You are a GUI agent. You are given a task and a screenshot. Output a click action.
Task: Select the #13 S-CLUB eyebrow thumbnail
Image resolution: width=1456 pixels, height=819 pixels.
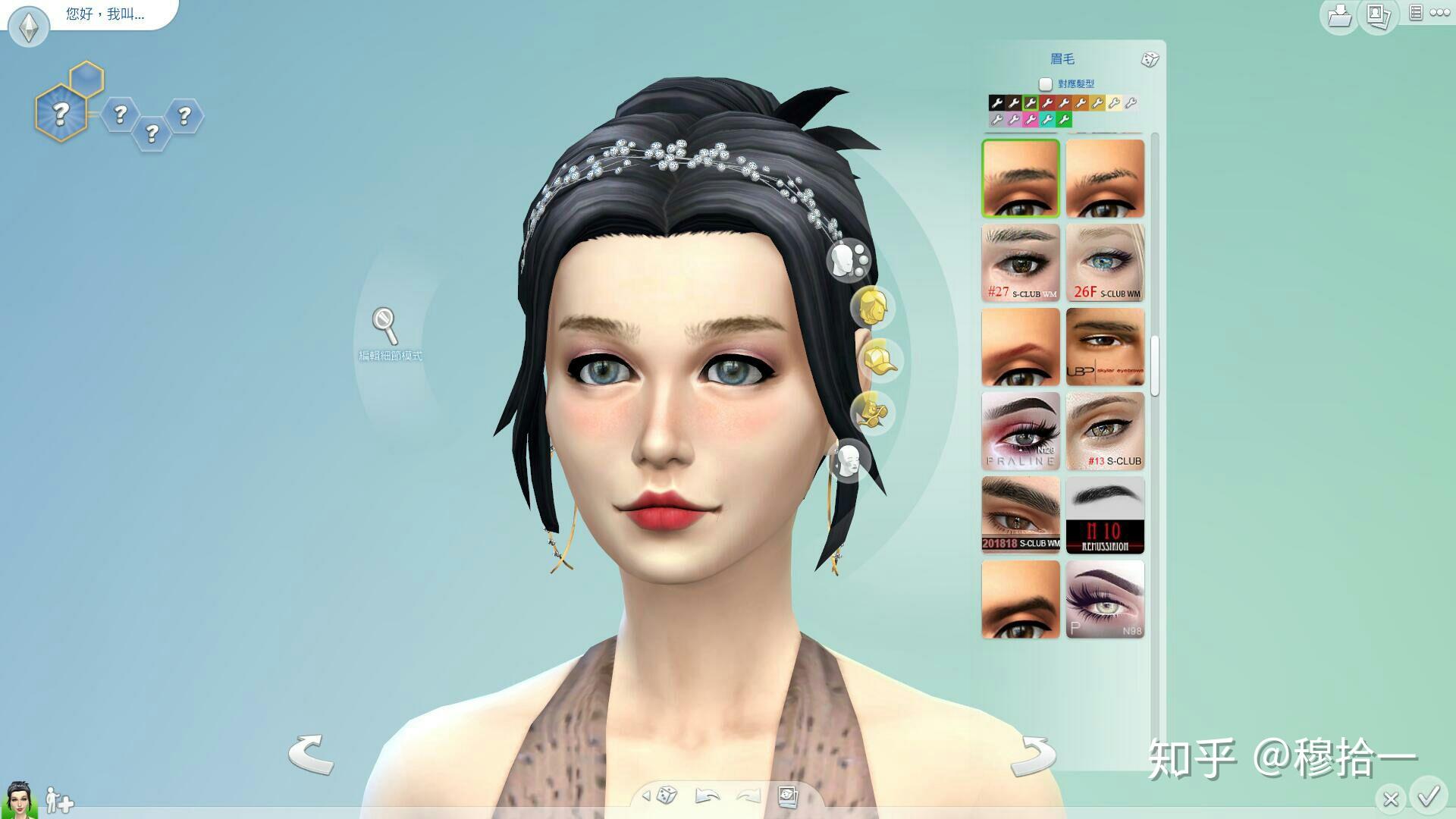1105,431
